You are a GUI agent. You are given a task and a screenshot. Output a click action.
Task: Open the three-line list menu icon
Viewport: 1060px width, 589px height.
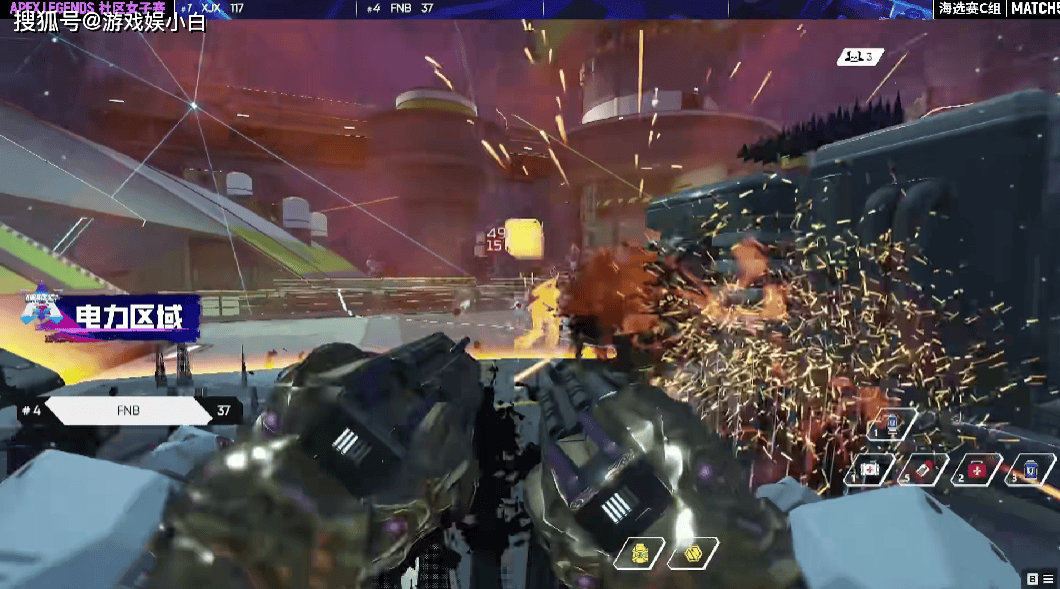[1047, 578]
